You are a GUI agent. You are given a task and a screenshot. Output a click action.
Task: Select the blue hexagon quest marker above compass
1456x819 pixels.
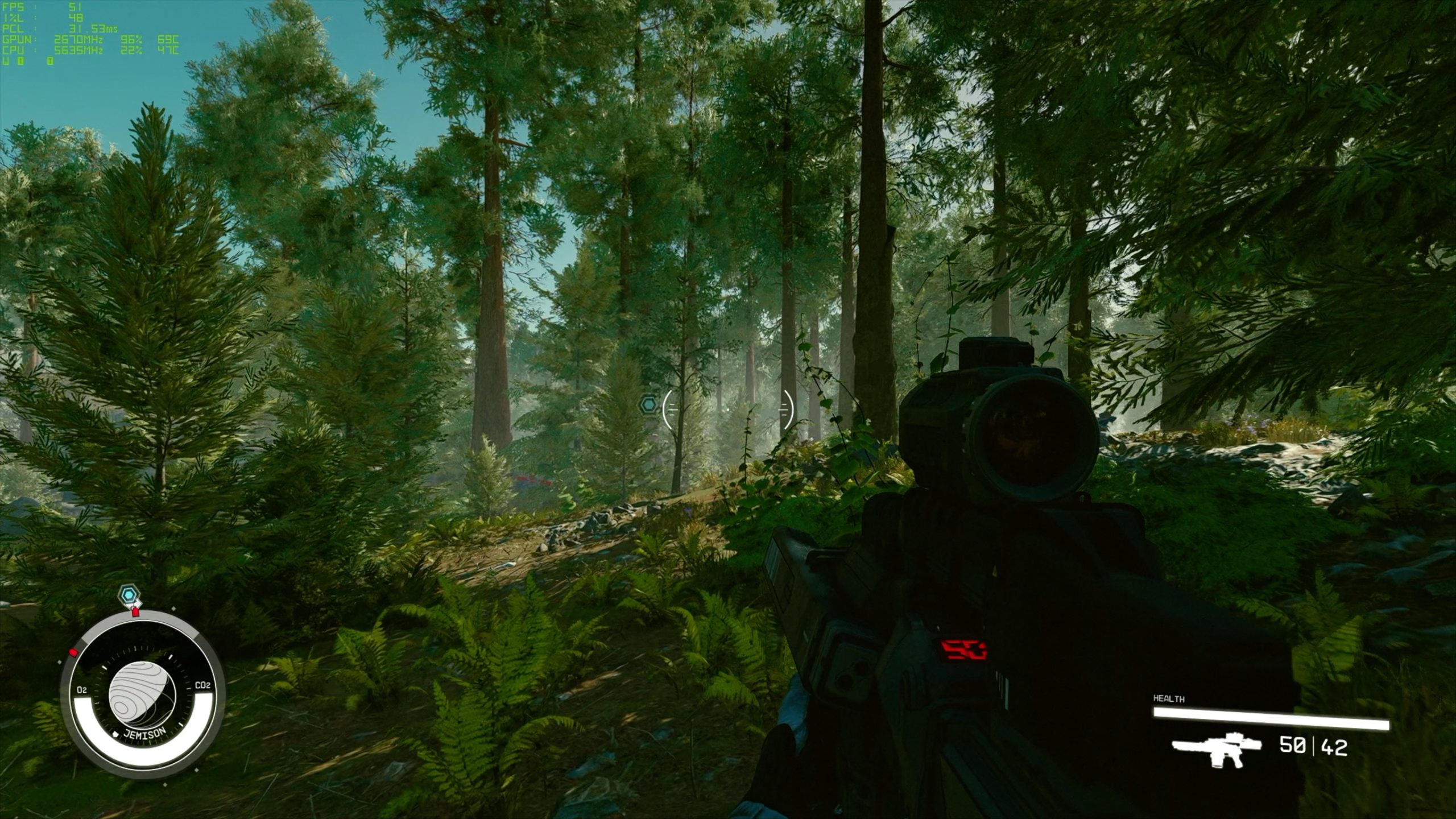point(130,595)
